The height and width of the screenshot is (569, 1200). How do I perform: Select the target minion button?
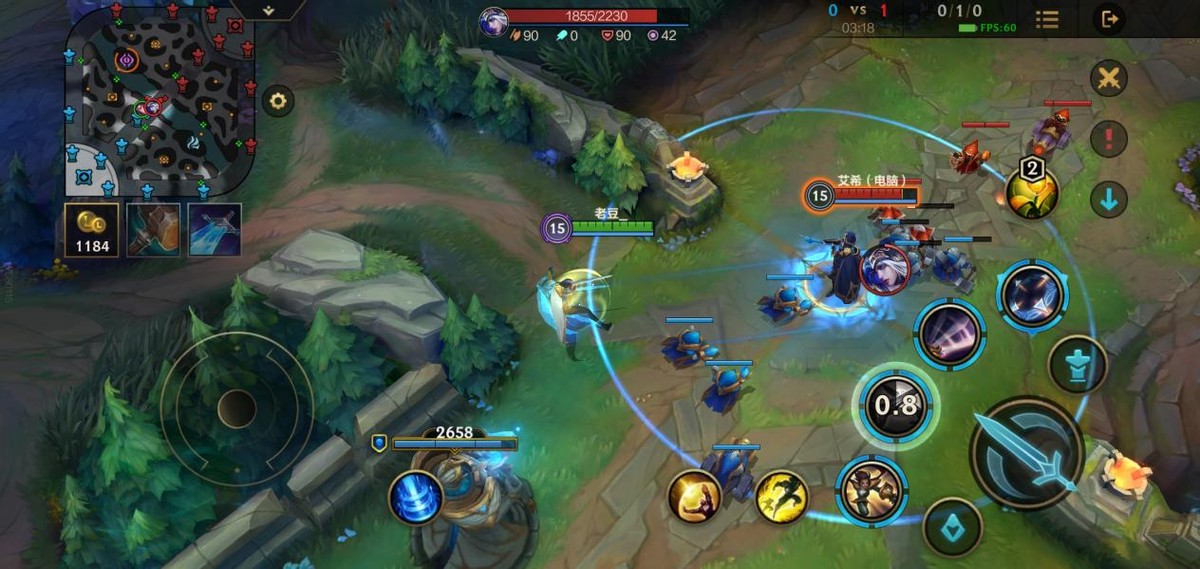tap(952, 526)
